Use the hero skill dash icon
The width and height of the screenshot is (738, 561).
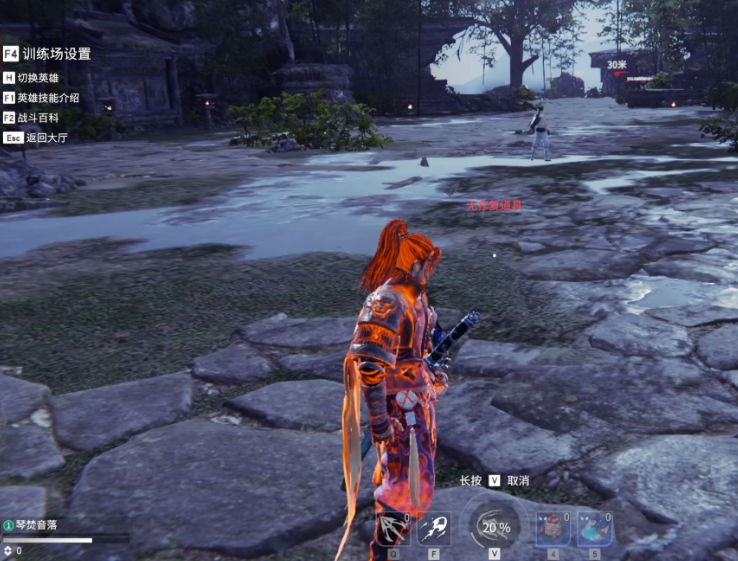tap(434, 528)
